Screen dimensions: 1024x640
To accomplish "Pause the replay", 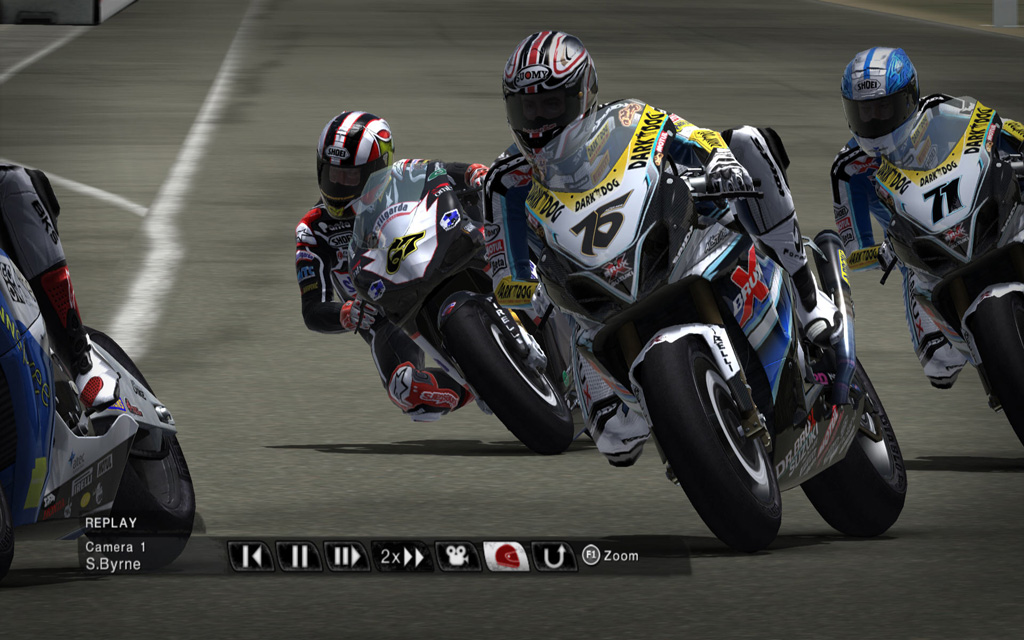I will coord(298,556).
